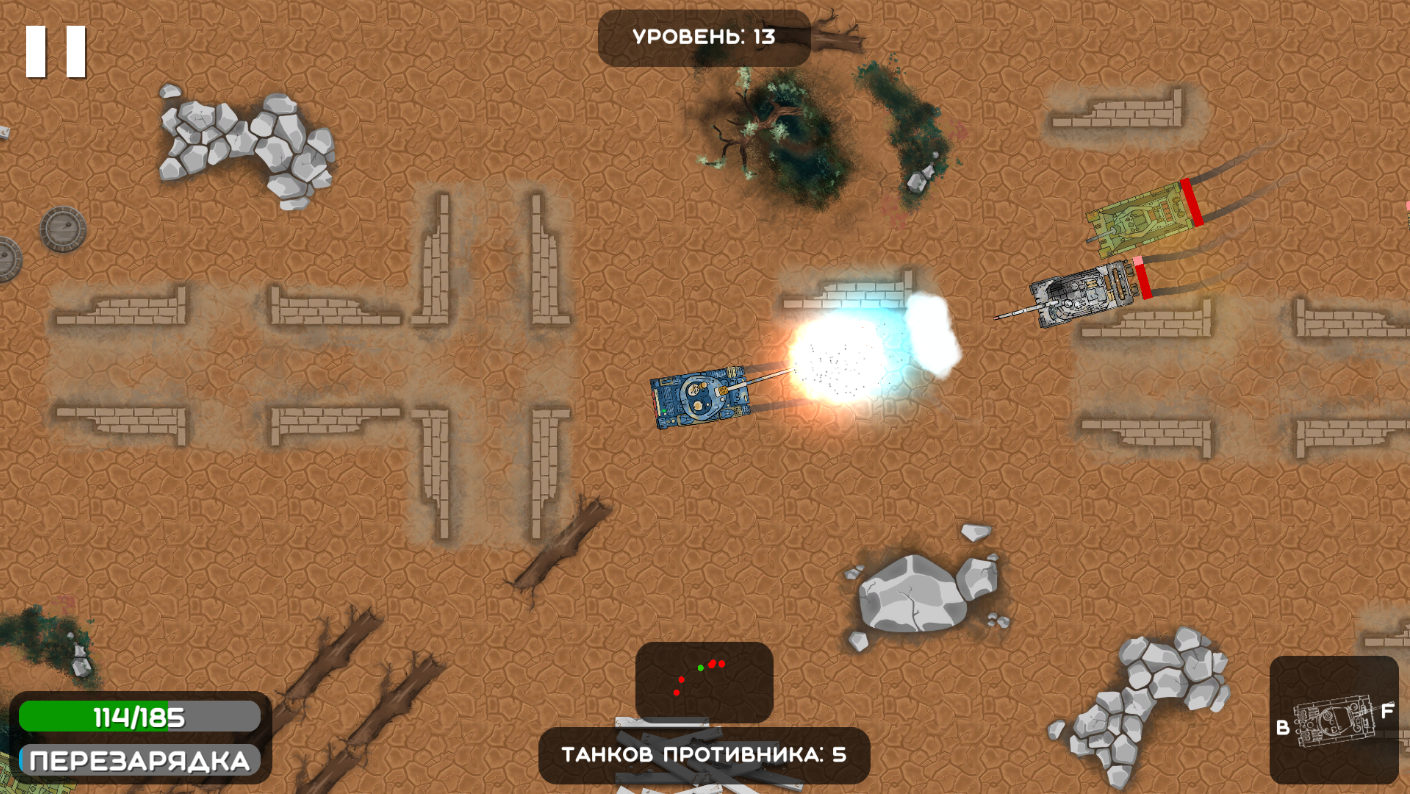
Task: Click the paired red dots on the minimap
Action: (x=717, y=663)
